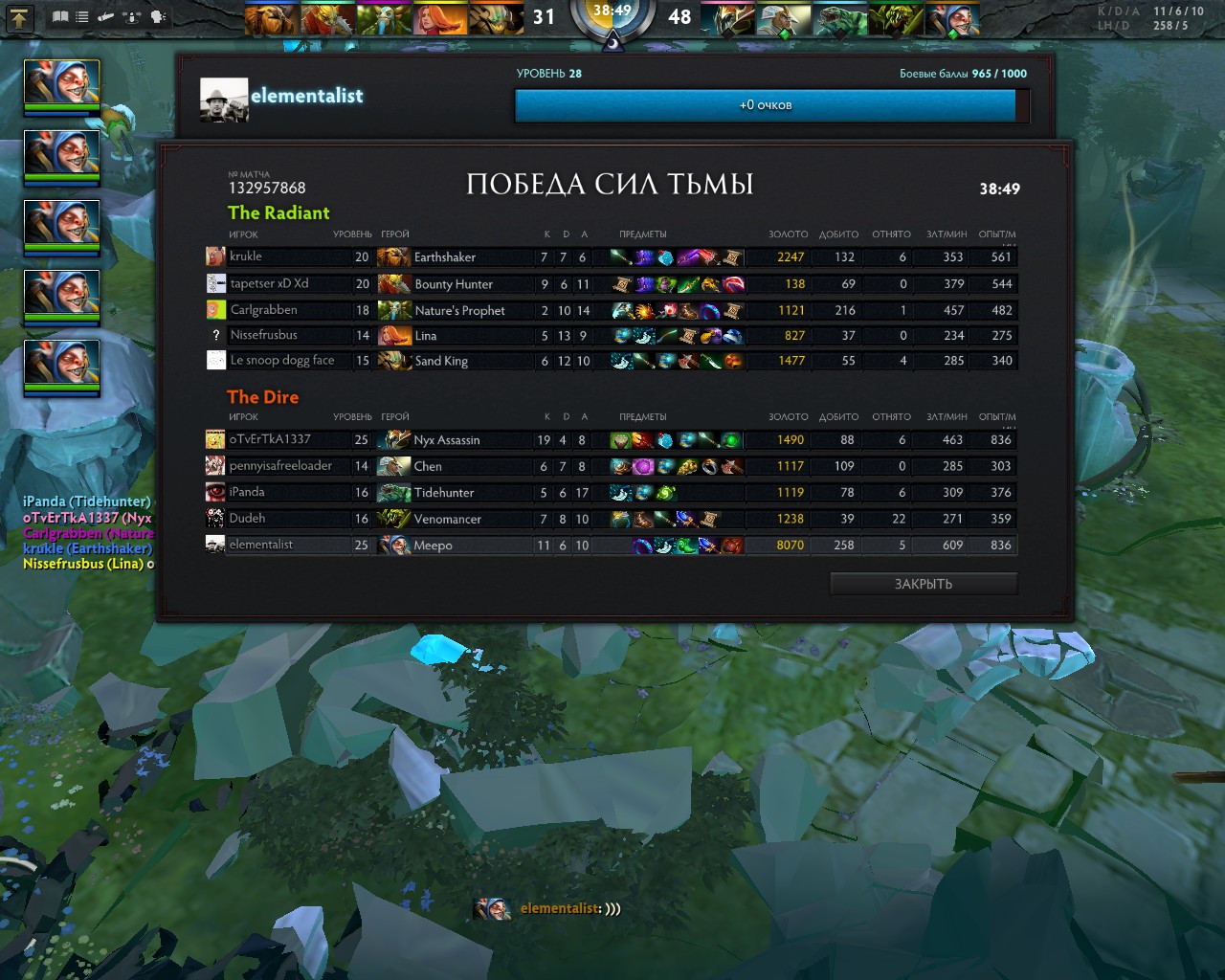Screen dimensions: 1225x980
Task: Open the book icon in top toolbar
Action: 60,16
